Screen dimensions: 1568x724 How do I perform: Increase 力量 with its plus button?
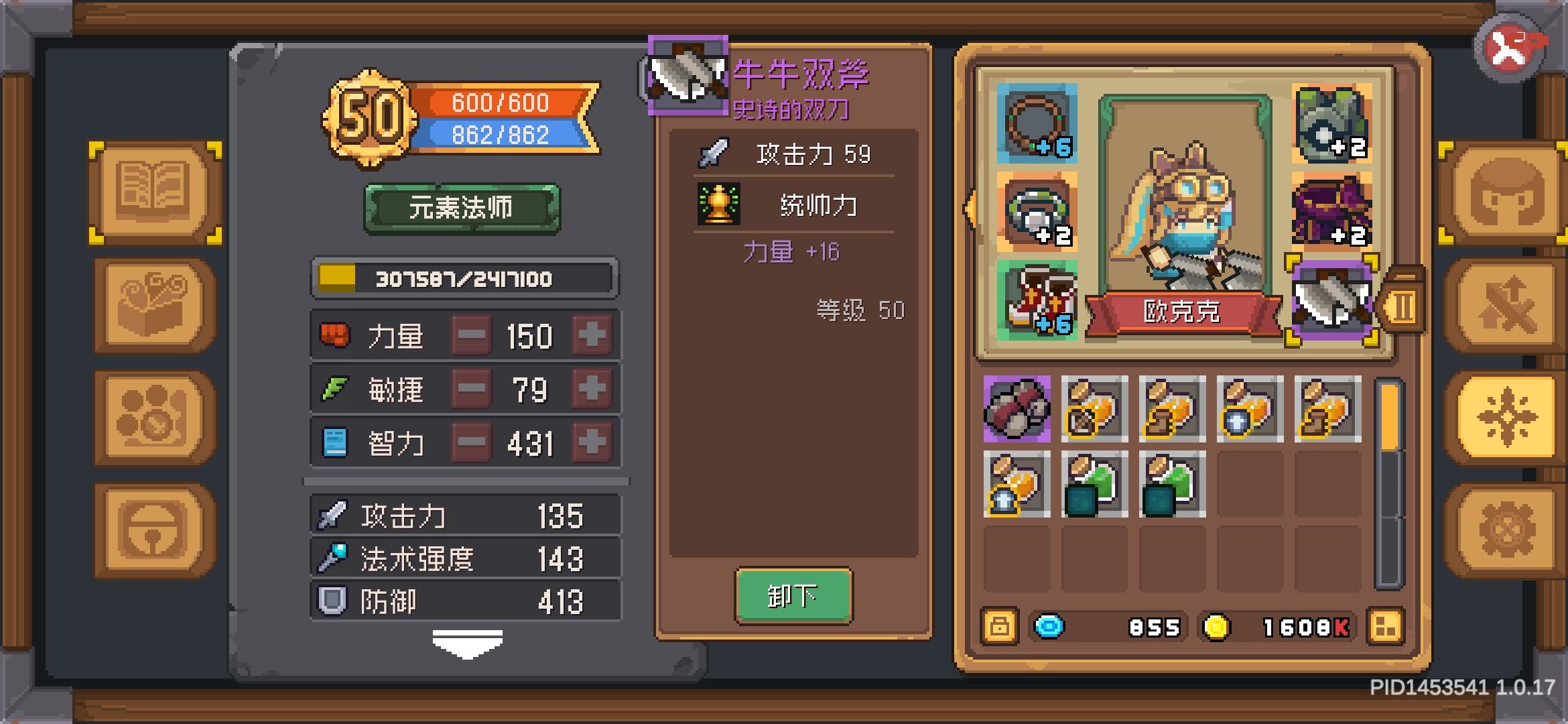(x=592, y=335)
